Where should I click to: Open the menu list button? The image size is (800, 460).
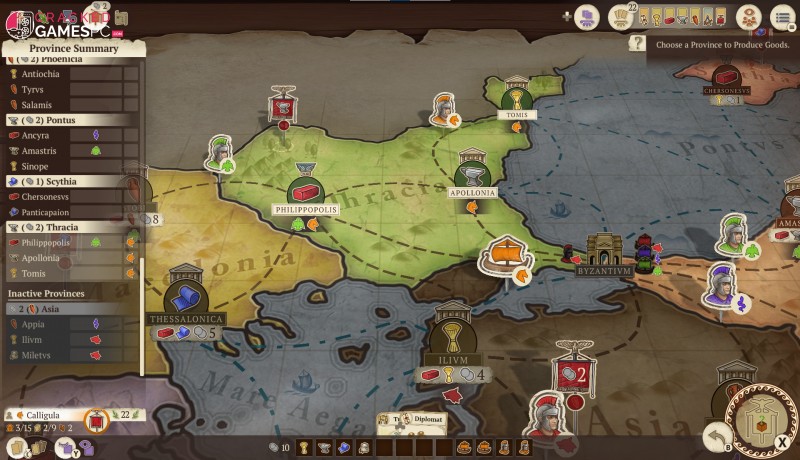(782, 16)
